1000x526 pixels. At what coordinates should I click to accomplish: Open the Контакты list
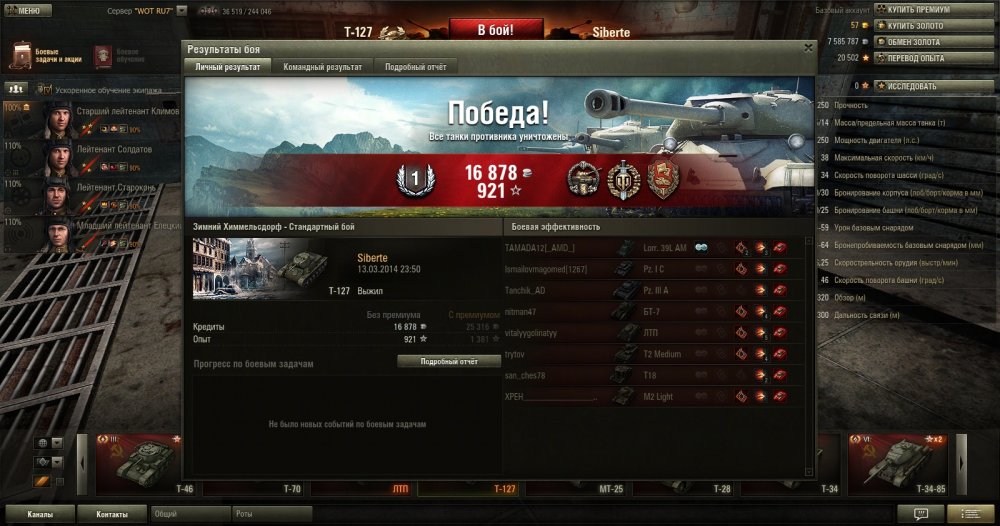click(x=112, y=514)
